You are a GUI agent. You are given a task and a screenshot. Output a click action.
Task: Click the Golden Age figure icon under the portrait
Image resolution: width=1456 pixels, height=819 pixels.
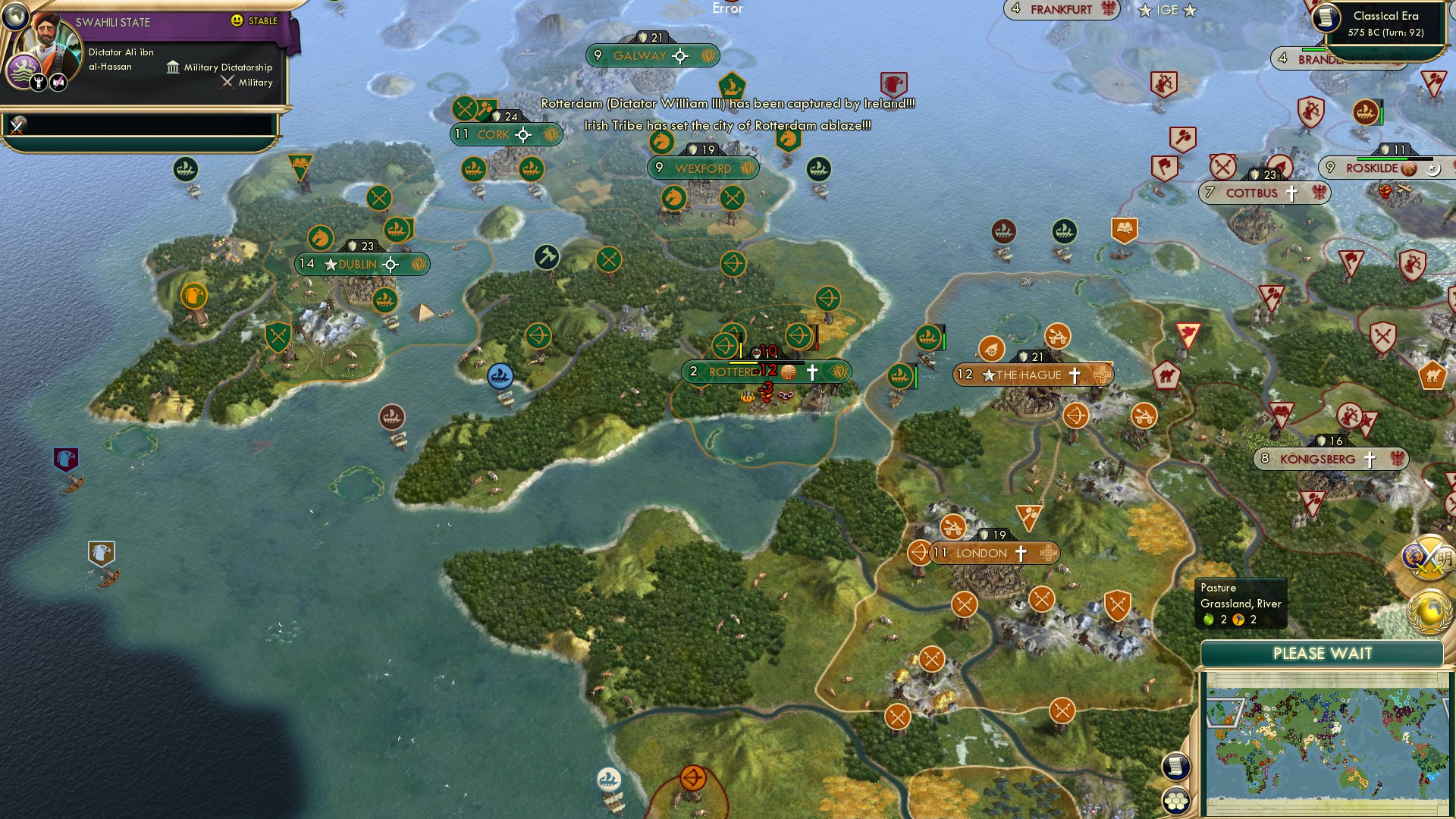[38, 83]
